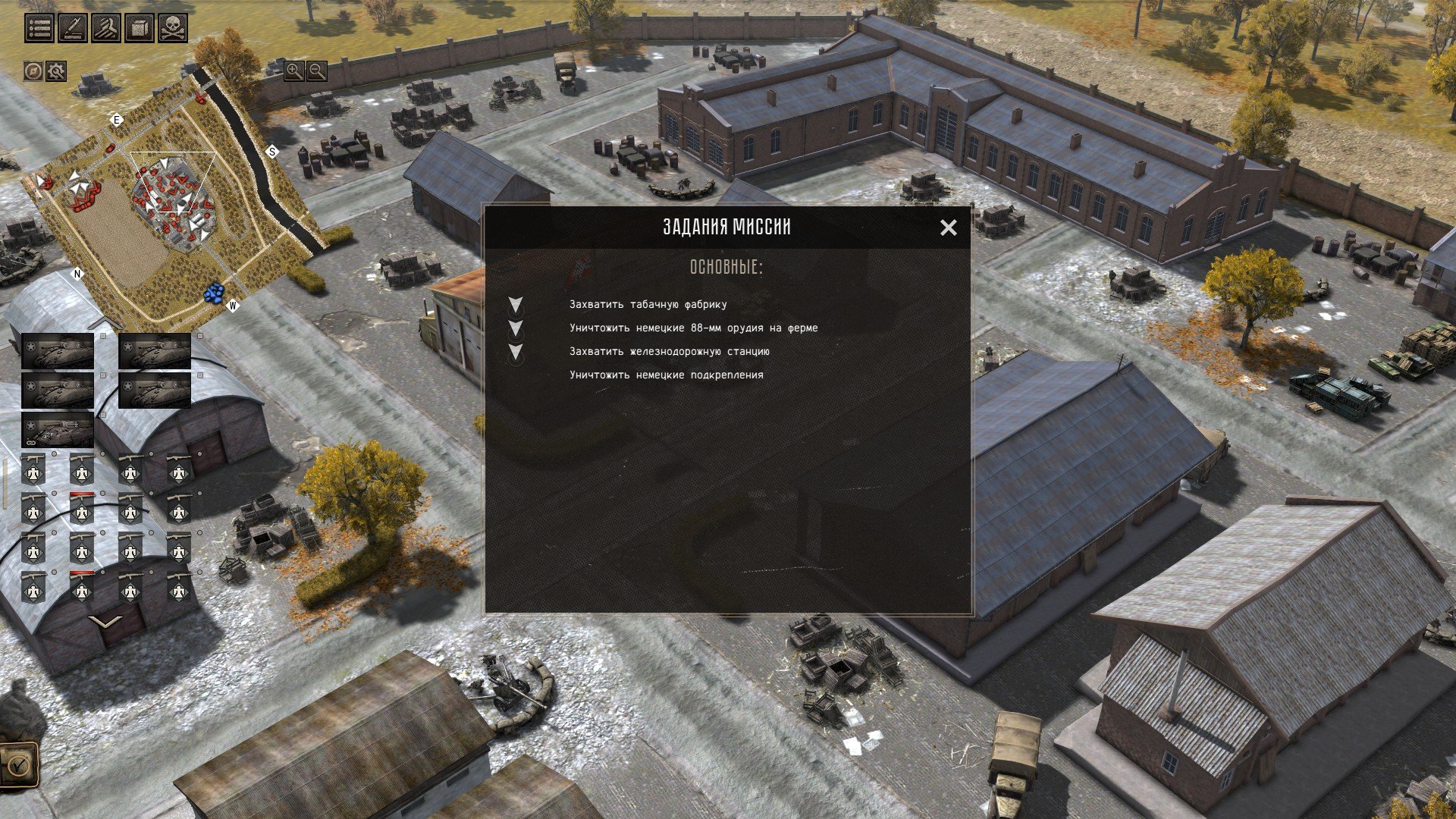
Task: Zoom in the minimap
Action: coord(293,71)
